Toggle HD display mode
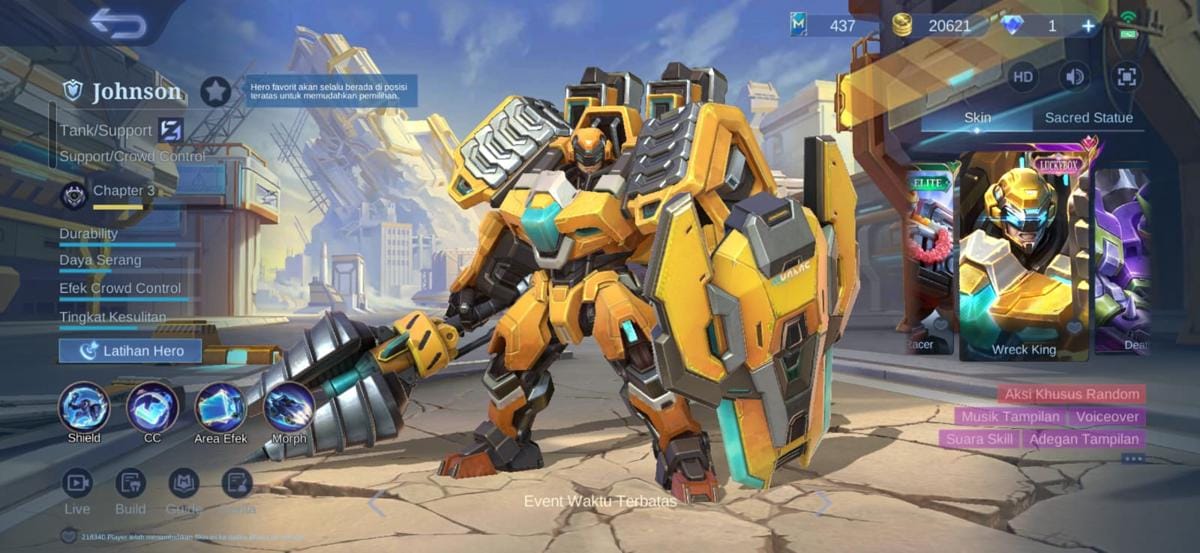Viewport: 1200px width, 553px height. (x=1023, y=76)
